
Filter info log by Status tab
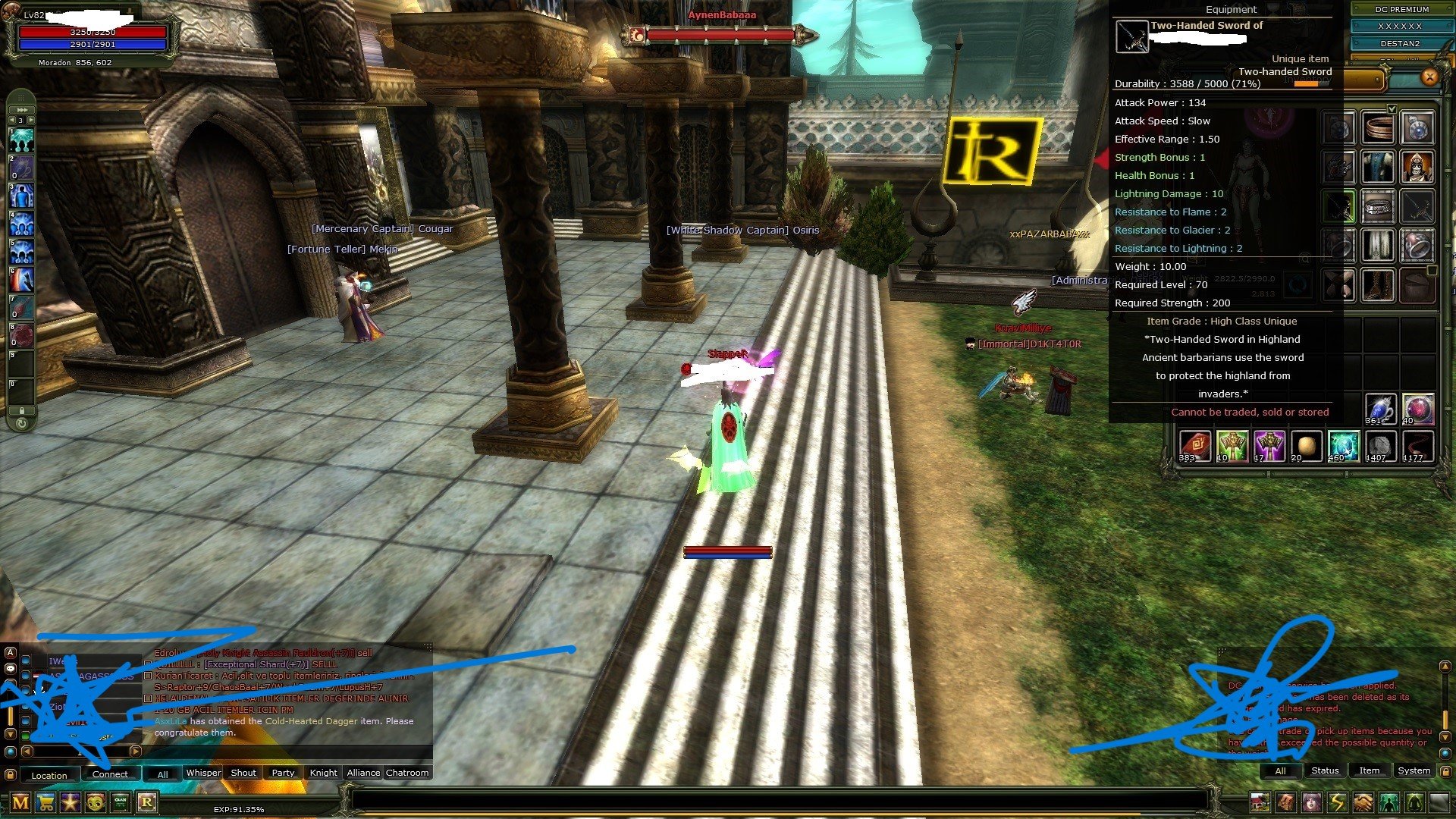pos(1325,770)
